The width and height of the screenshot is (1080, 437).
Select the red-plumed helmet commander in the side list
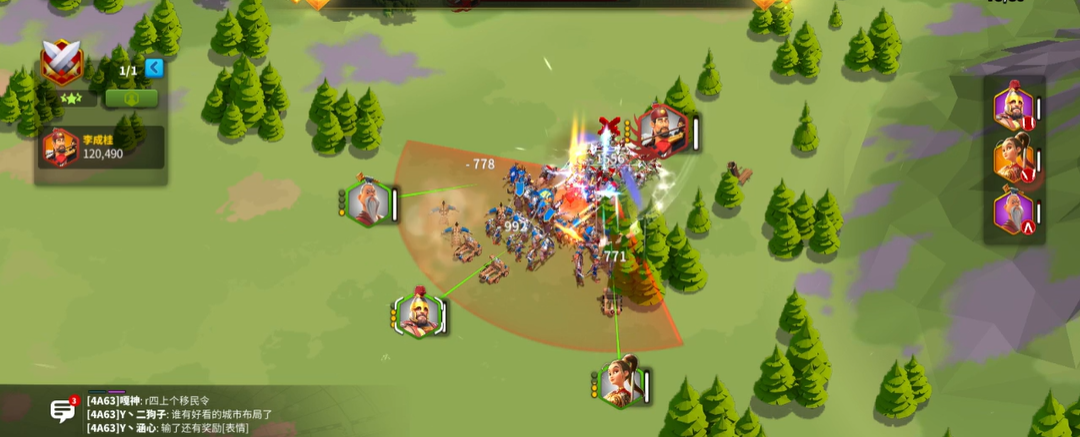(1012, 108)
